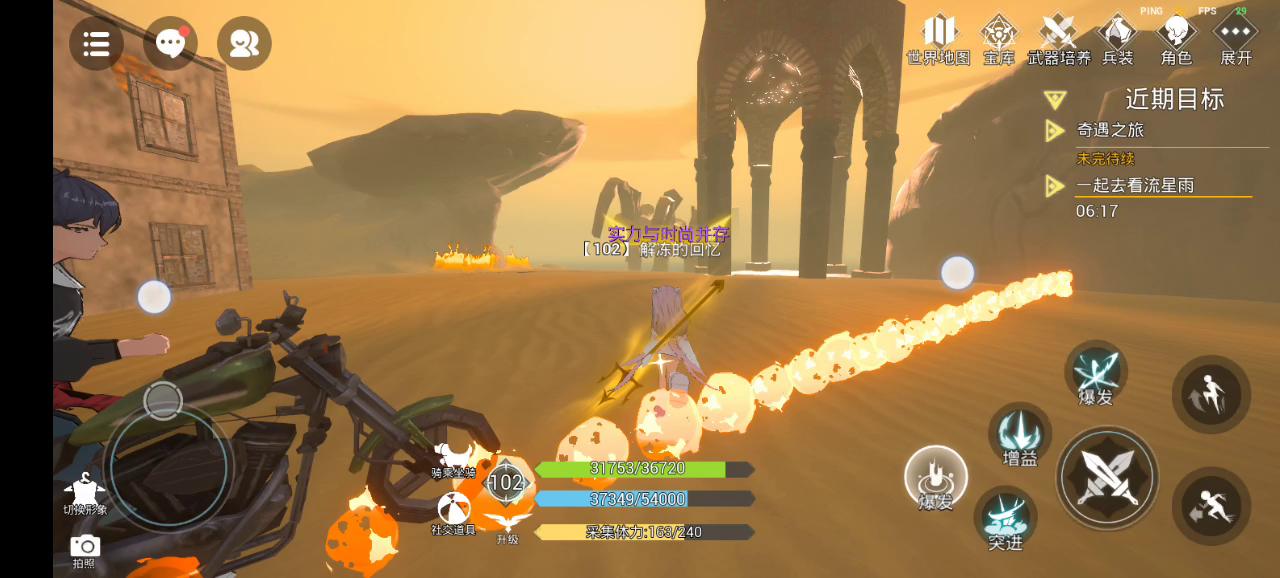Open the 兵装 armament menu
The height and width of the screenshot is (578, 1280).
click(1117, 37)
